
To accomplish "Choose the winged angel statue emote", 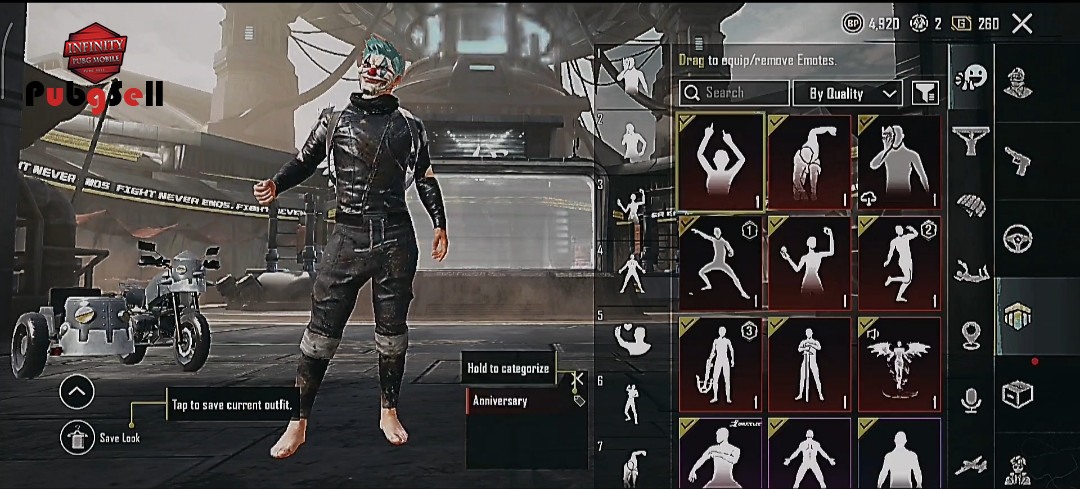I will click(899, 364).
